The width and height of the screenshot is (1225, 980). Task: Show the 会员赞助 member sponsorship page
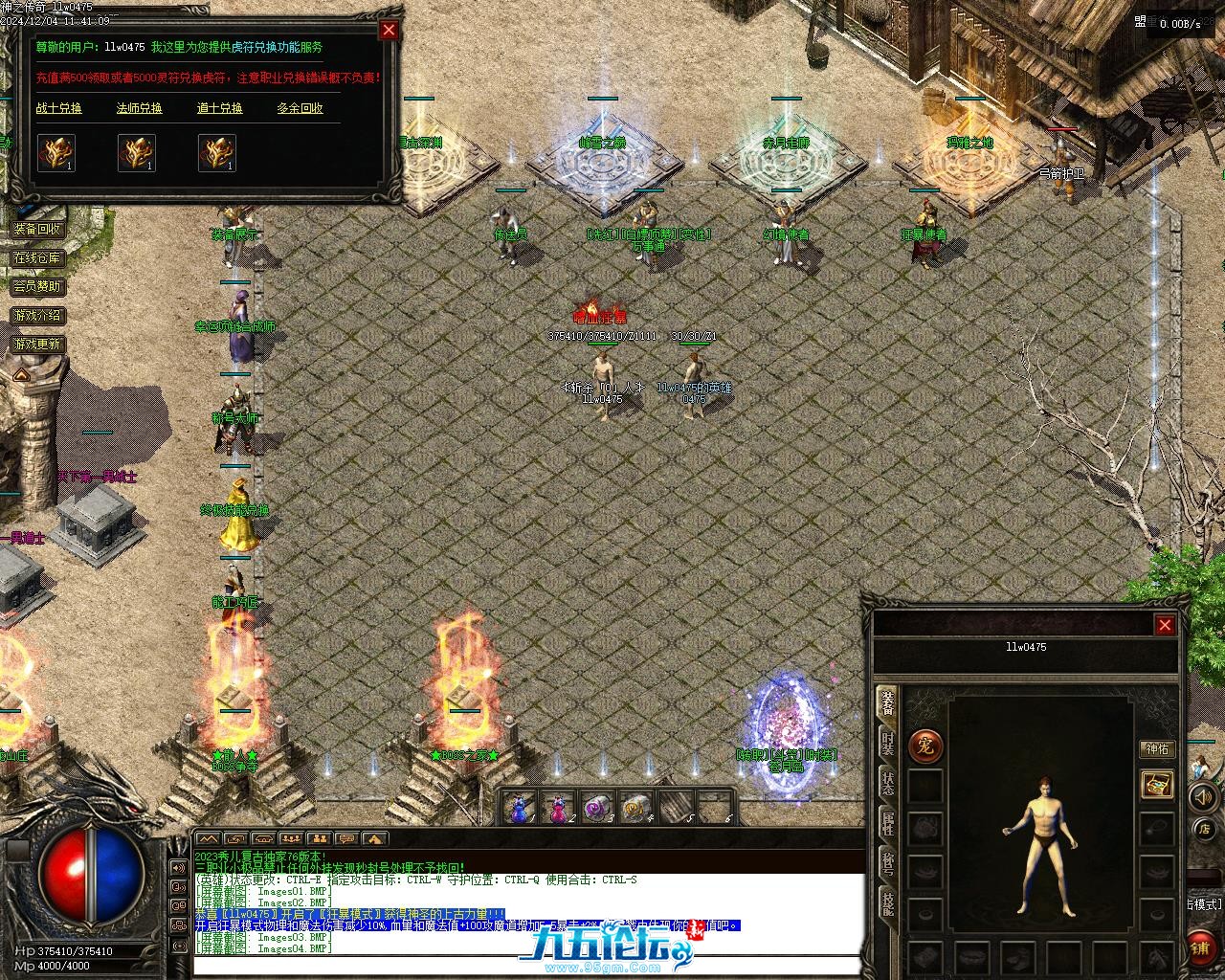(x=37, y=286)
